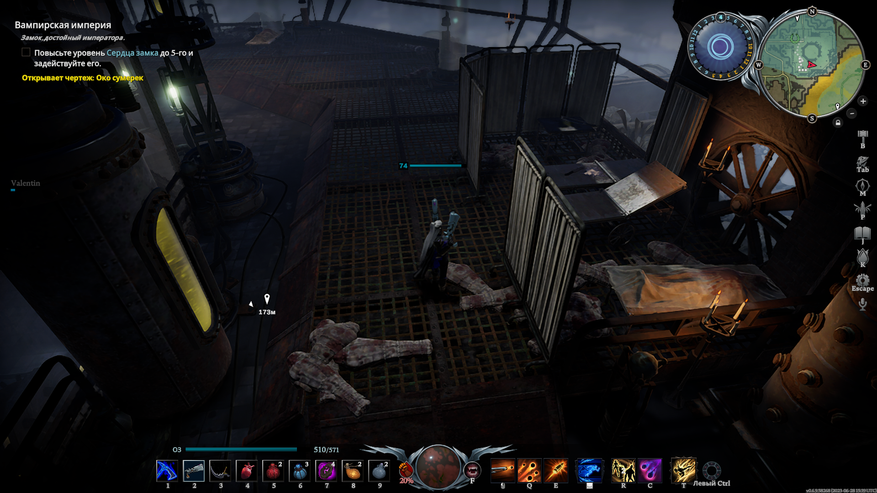Use the orange potion flask in slot 8

click(x=352, y=469)
